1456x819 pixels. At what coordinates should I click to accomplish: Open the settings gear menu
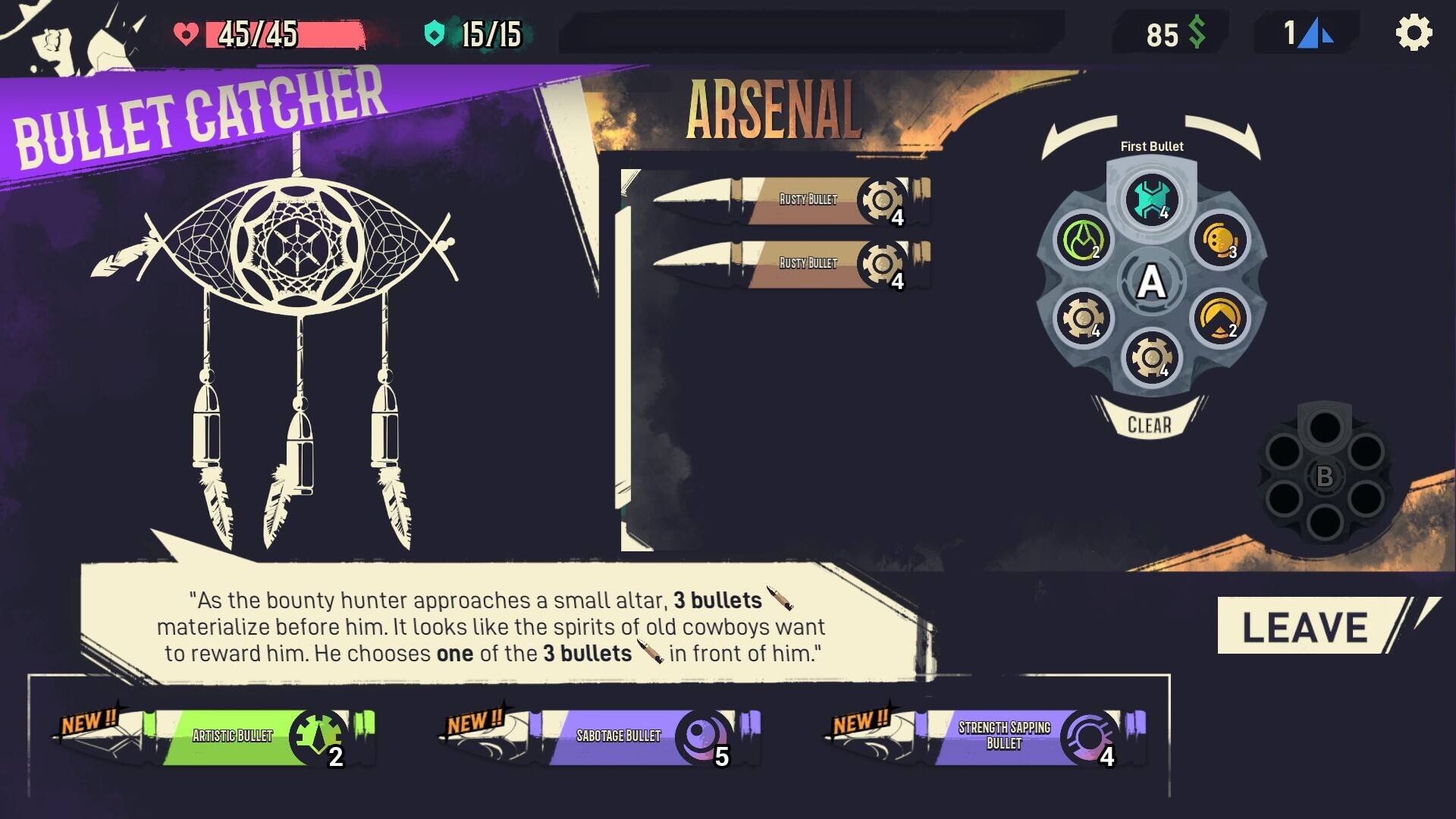pyautogui.click(x=1414, y=34)
